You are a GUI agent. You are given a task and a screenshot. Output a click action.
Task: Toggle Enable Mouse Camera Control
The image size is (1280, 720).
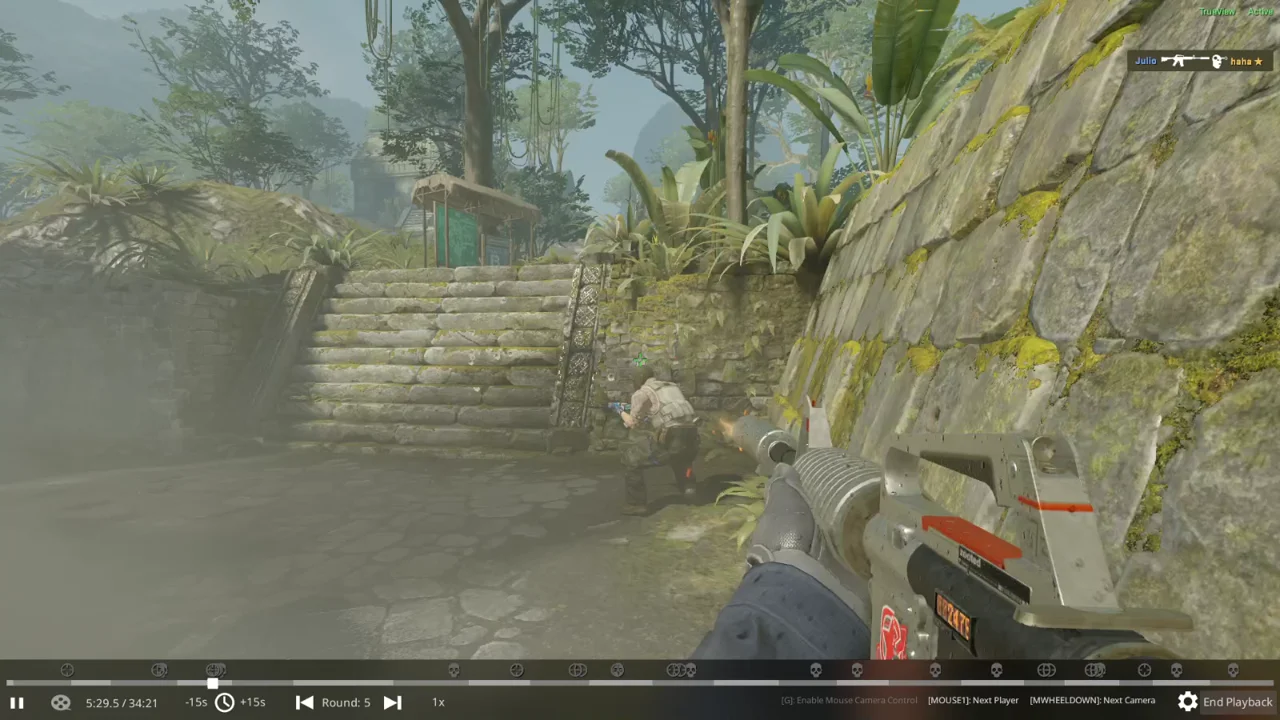pyautogui.click(x=848, y=700)
